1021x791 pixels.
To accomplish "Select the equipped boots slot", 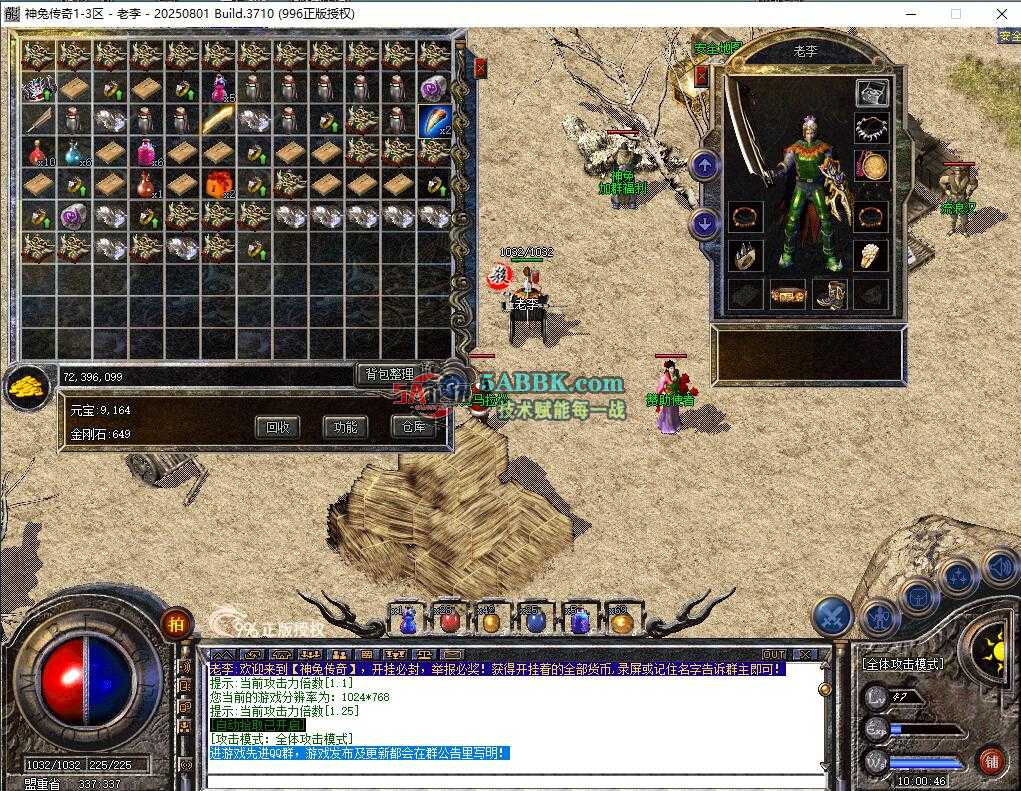I will [x=830, y=296].
